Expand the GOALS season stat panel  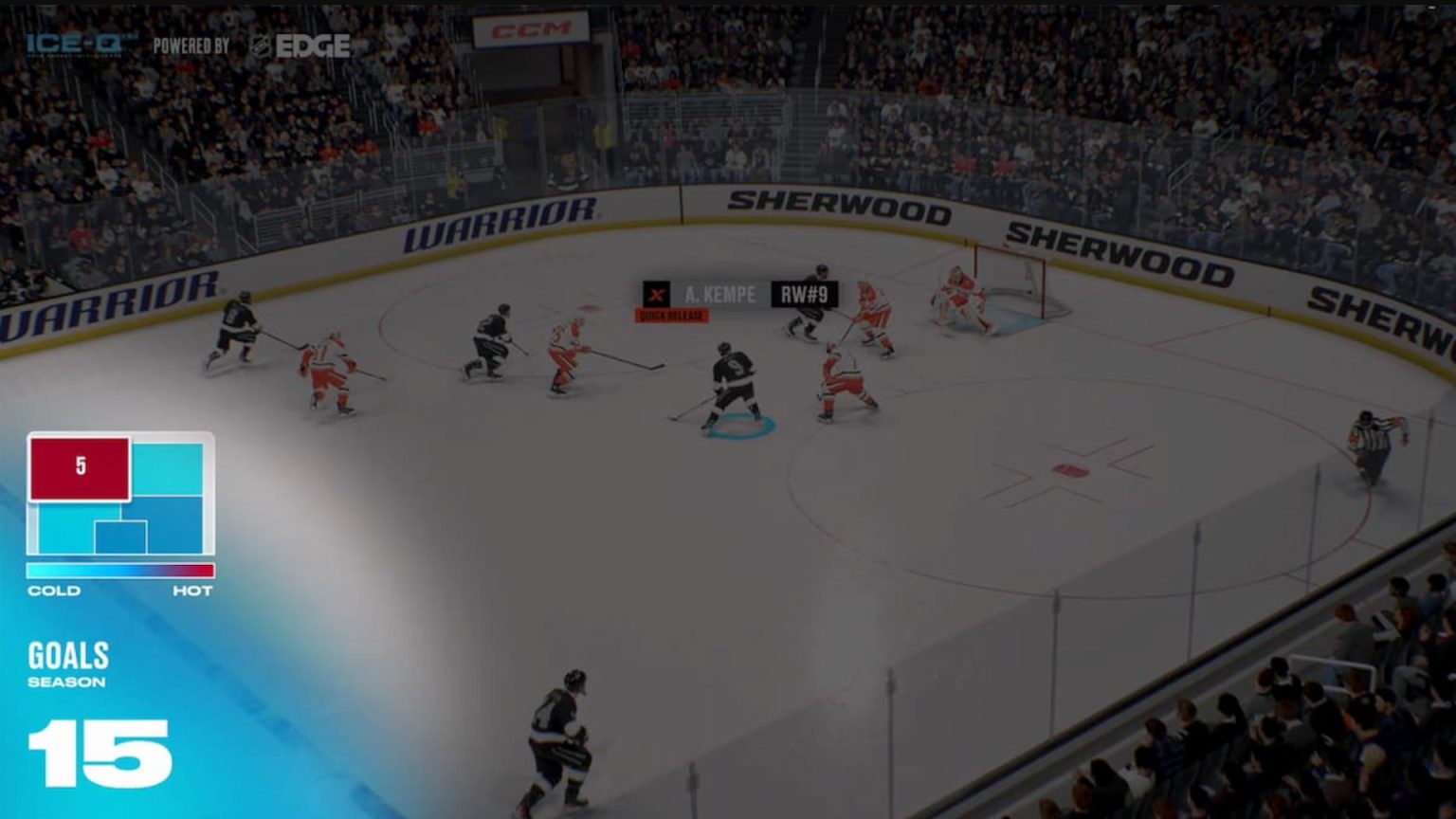click(x=68, y=655)
